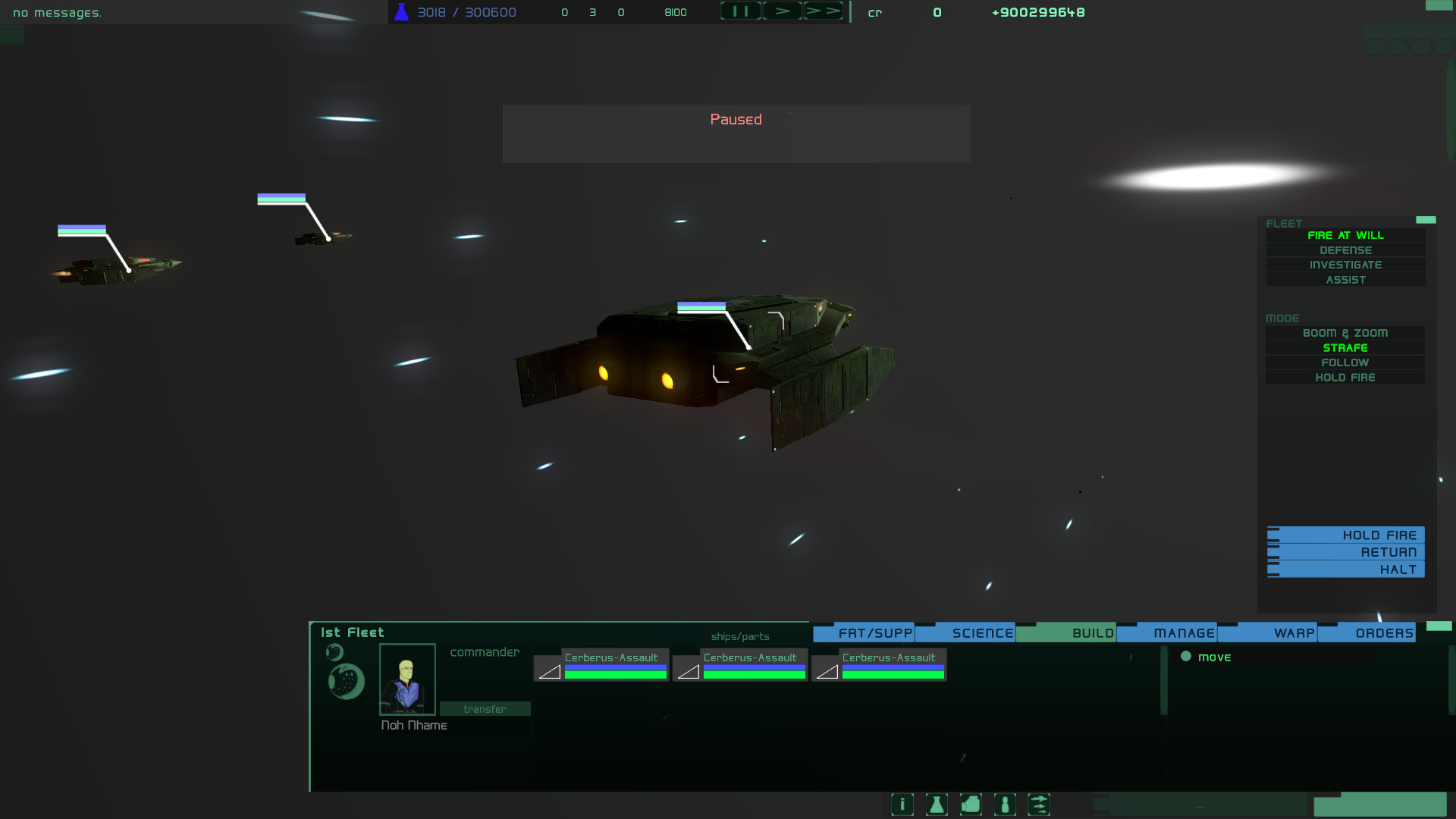
Task: Click the blue flask icon in top bar
Action: [x=400, y=11]
